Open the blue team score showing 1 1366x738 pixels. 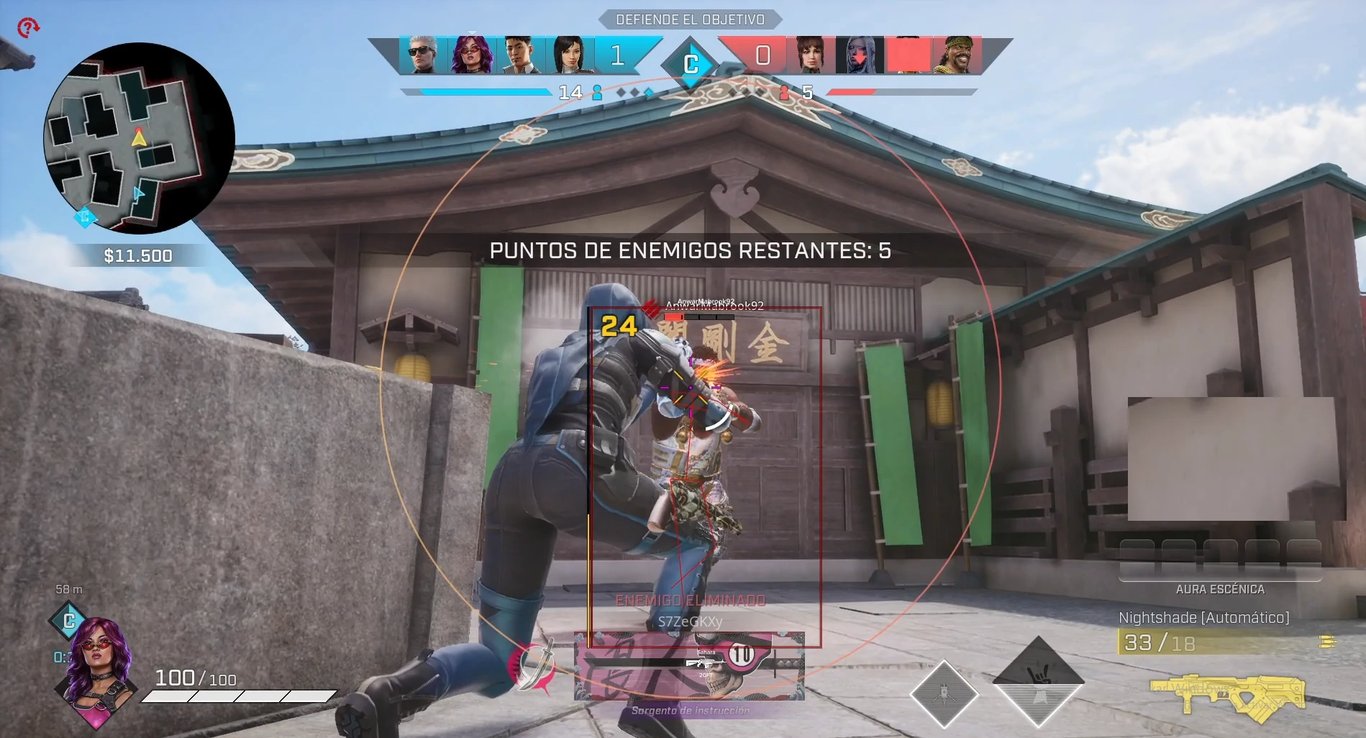pyautogui.click(x=618, y=57)
